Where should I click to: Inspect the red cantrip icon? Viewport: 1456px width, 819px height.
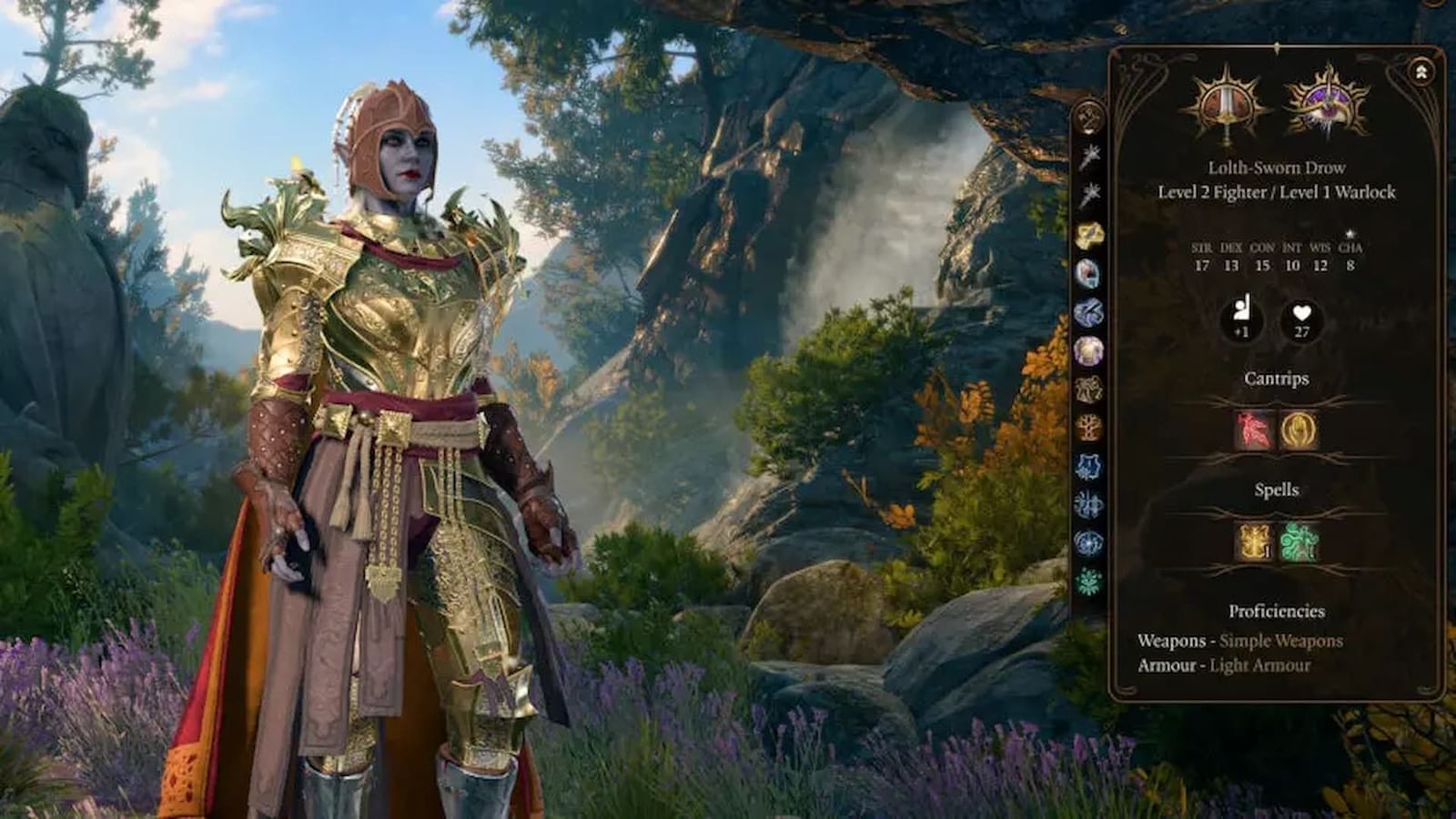tap(1253, 430)
